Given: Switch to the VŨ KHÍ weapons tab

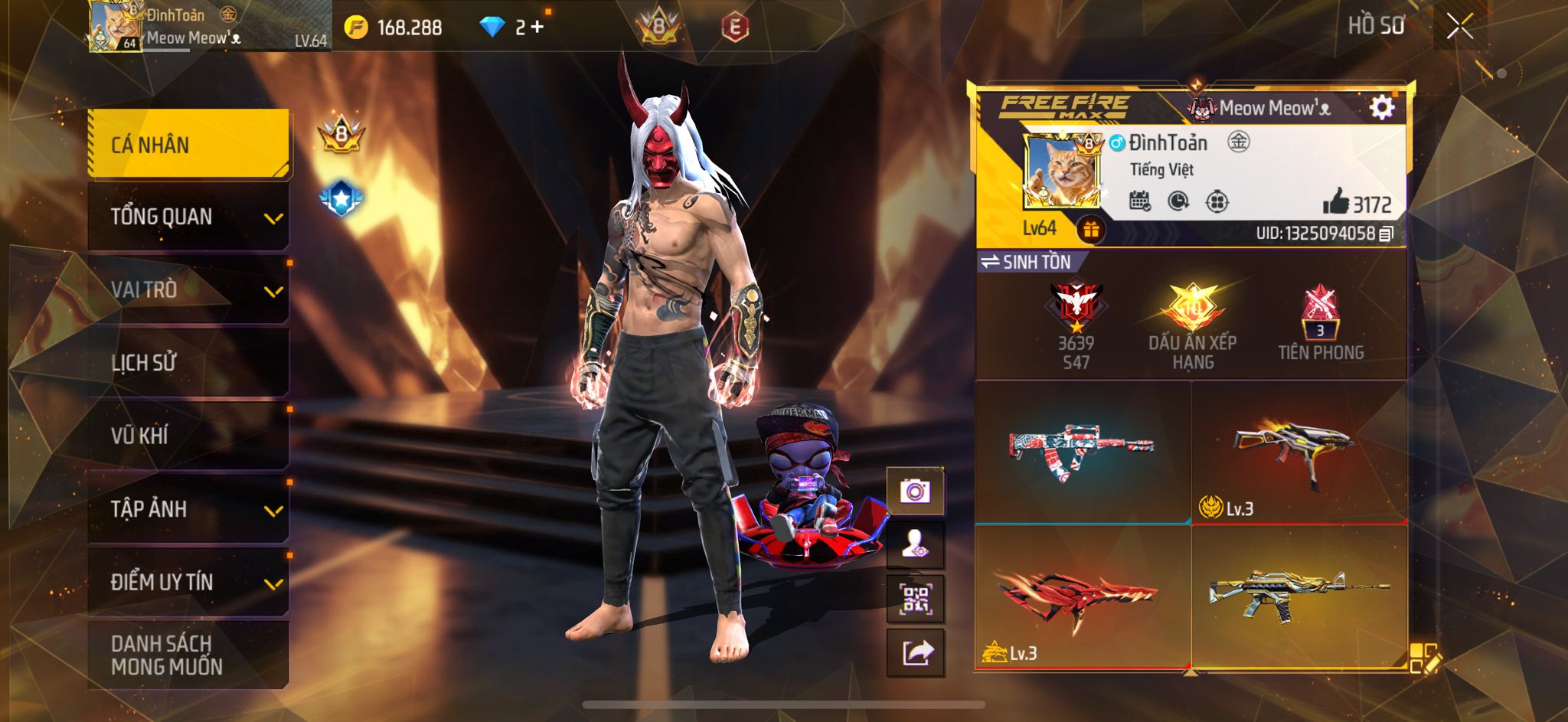Looking at the screenshot, I should (x=188, y=436).
